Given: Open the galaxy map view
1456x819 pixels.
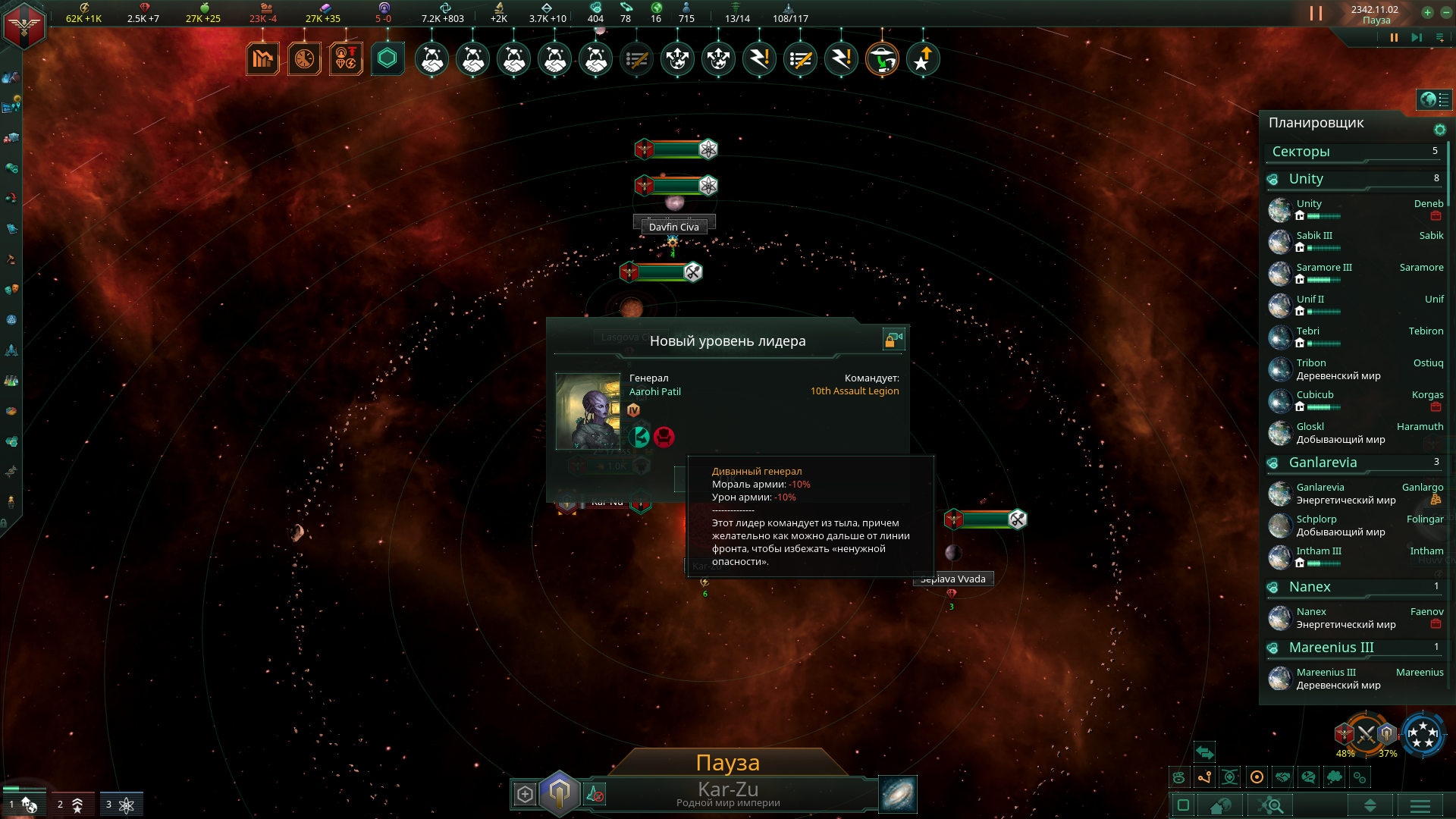Looking at the screenshot, I should (897, 794).
